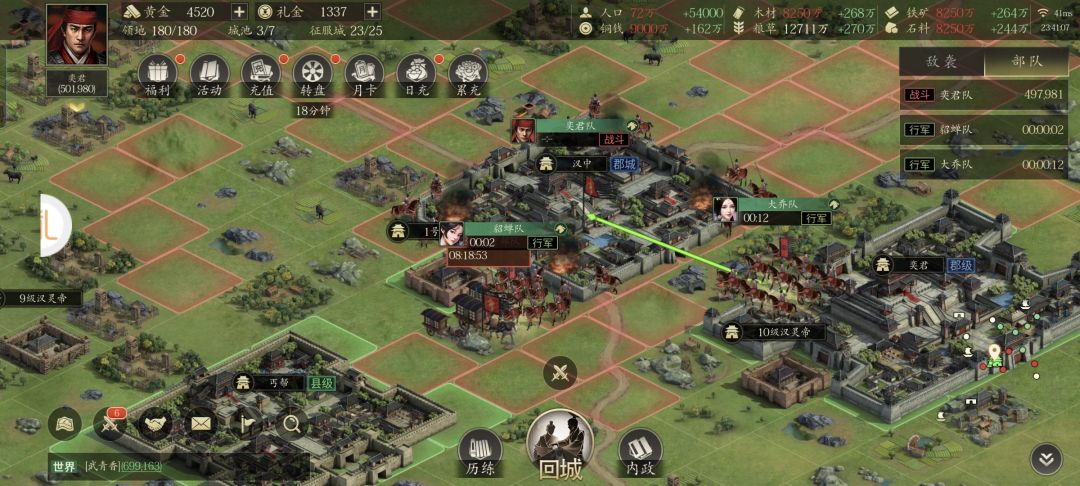Select the 大乔队 marching row in troop list
The height and width of the screenshot is (486, 1080).
coord(990,164)
